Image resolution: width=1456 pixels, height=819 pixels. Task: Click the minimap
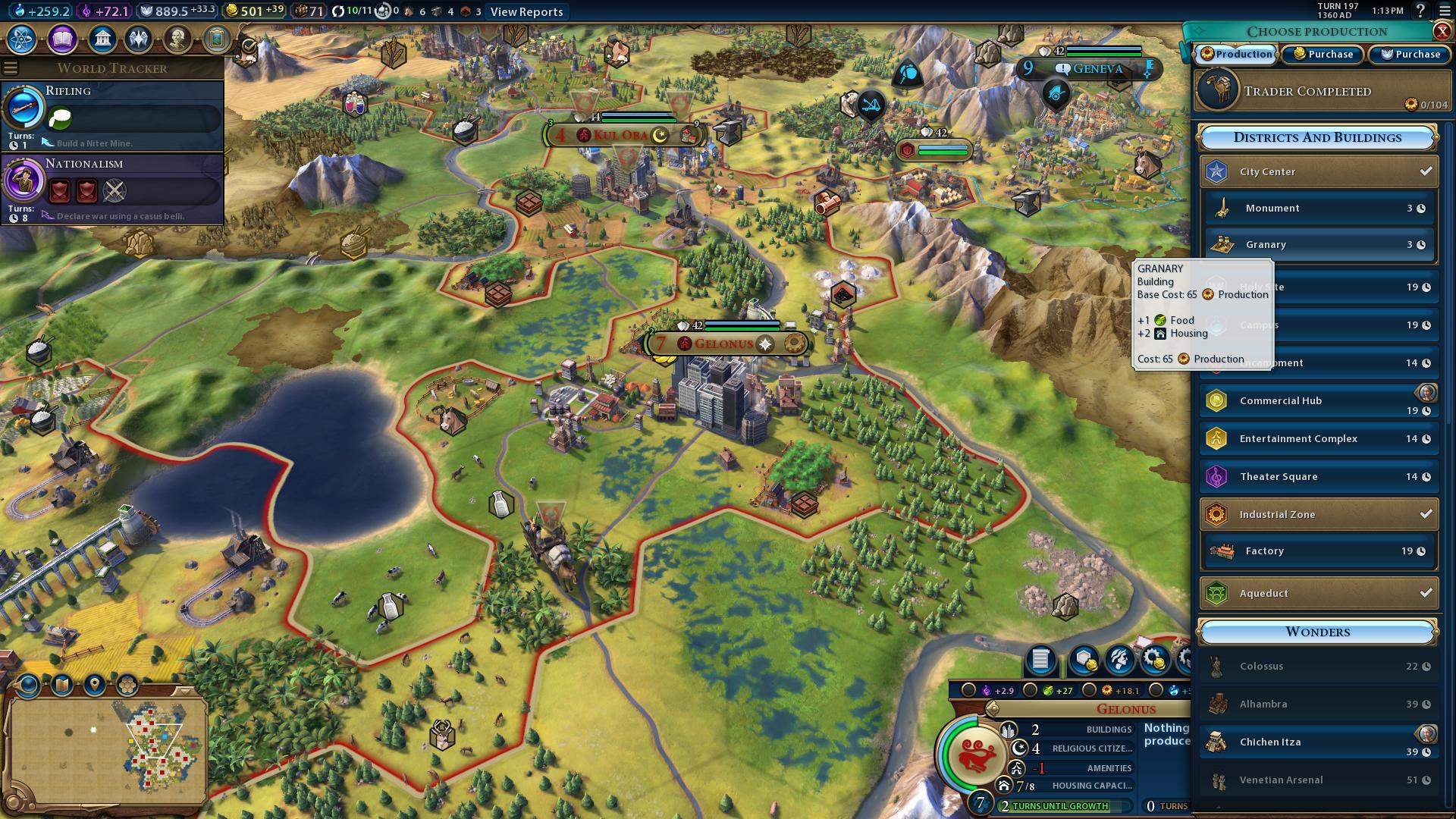pyautogui.click(x=106, y=749)
